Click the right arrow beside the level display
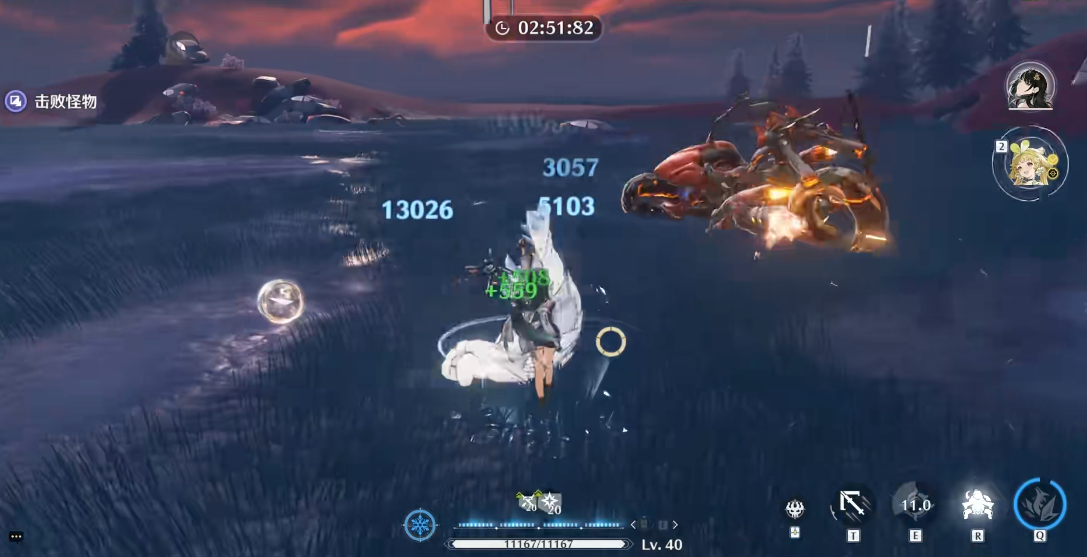 click(675, 525)
